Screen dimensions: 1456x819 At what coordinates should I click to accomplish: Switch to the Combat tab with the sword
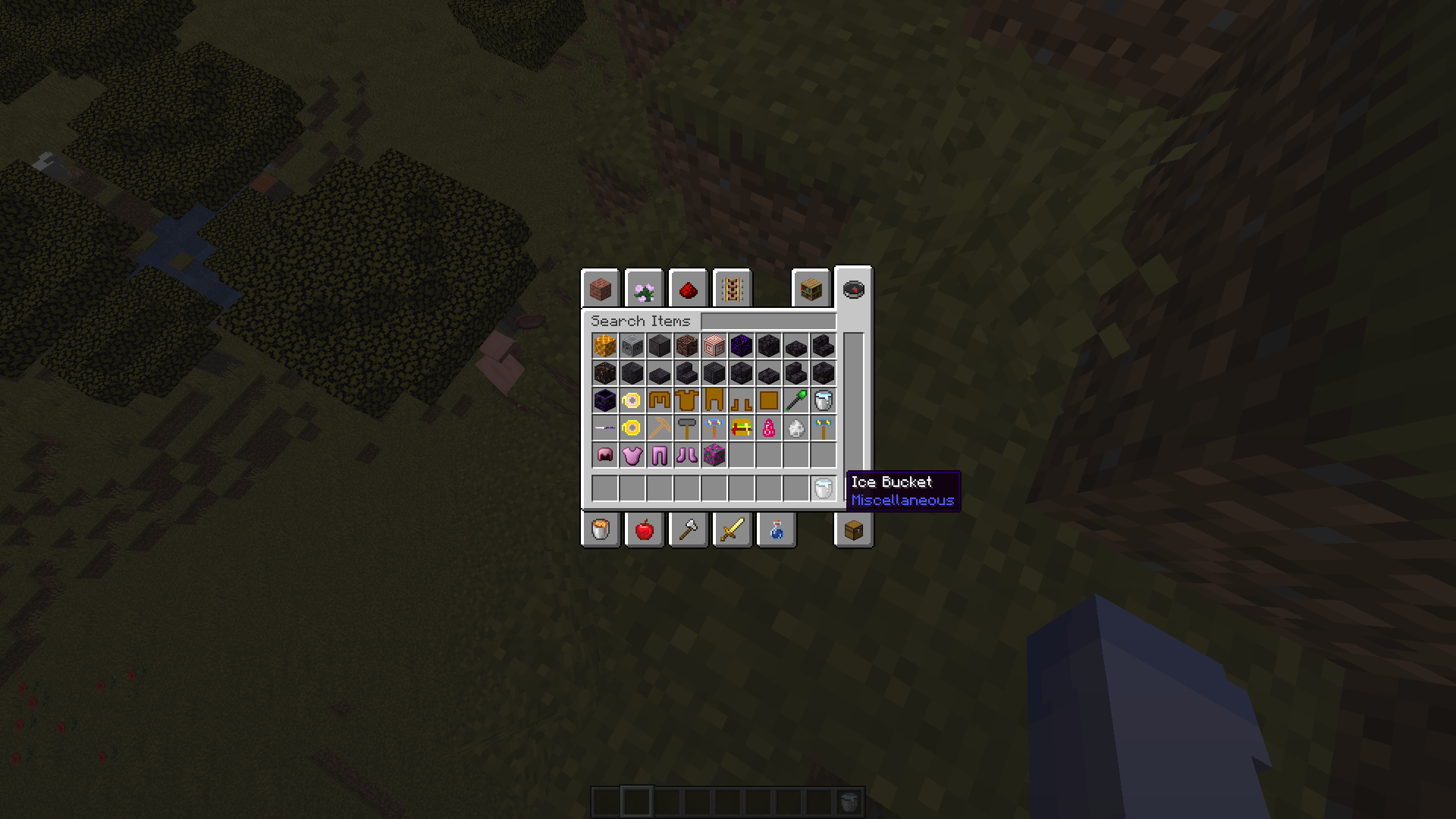[x=732, y=529]
